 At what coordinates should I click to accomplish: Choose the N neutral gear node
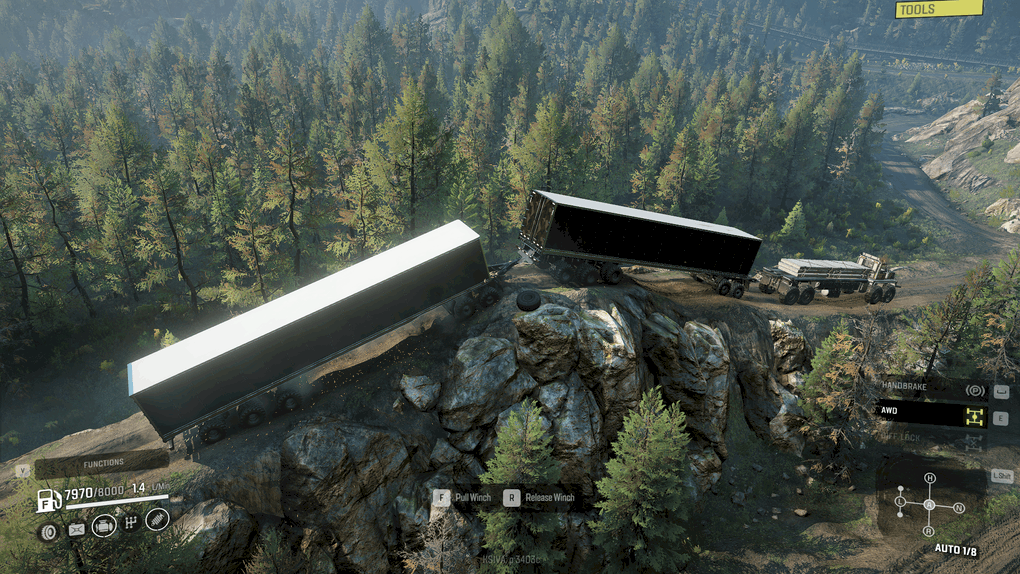959,508
